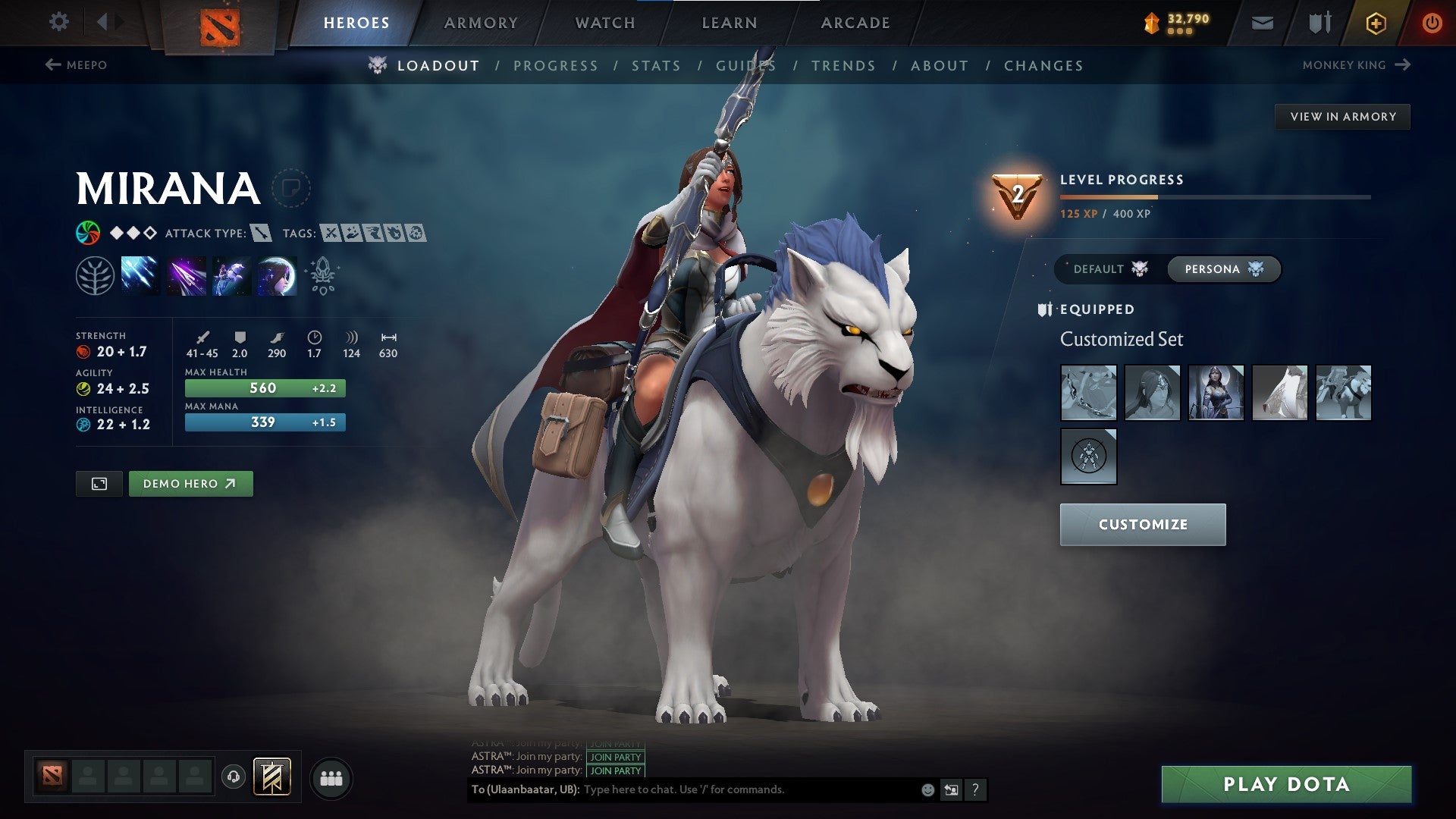Click the Armory shield icon in top bar
Screen dimensions: 1456x819
(x=1318, y=22)
